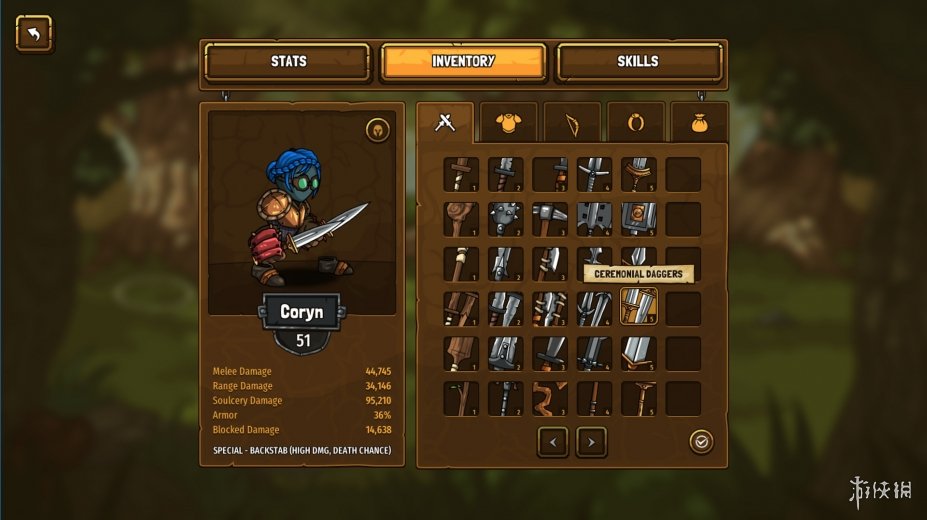
Task: Go back with the return arrow button
Action: coord(34,34)
